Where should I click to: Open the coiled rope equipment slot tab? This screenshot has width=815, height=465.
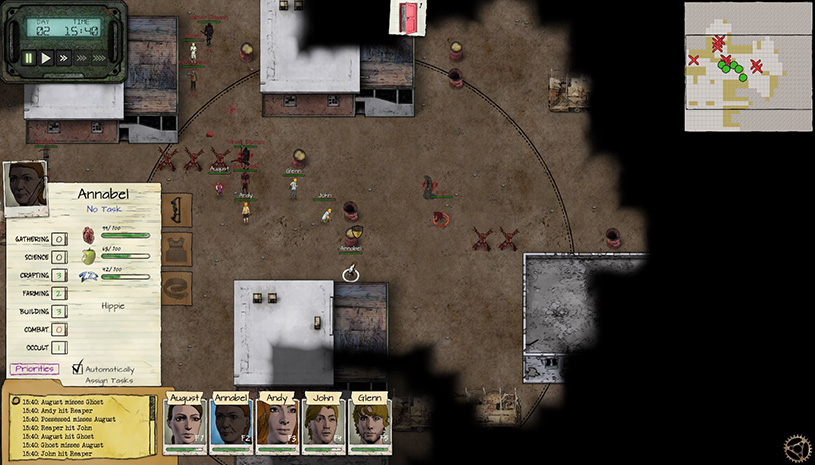point(177,287)
